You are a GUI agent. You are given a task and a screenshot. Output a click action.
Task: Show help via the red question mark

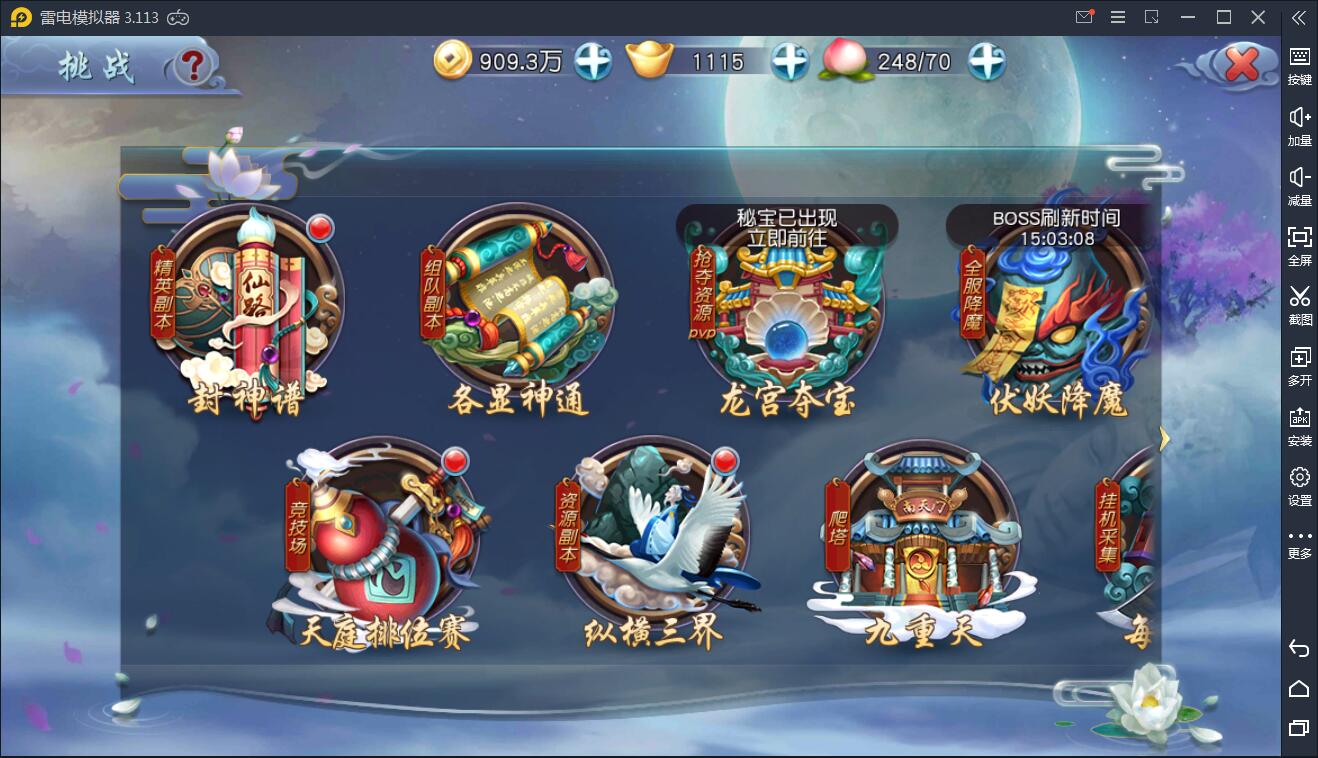(194, 66)
